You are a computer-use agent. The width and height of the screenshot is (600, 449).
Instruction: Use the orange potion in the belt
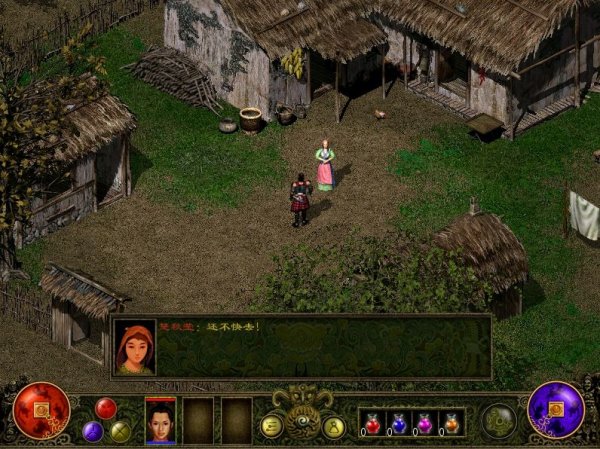pyautogui.click(x=452, y=423)
